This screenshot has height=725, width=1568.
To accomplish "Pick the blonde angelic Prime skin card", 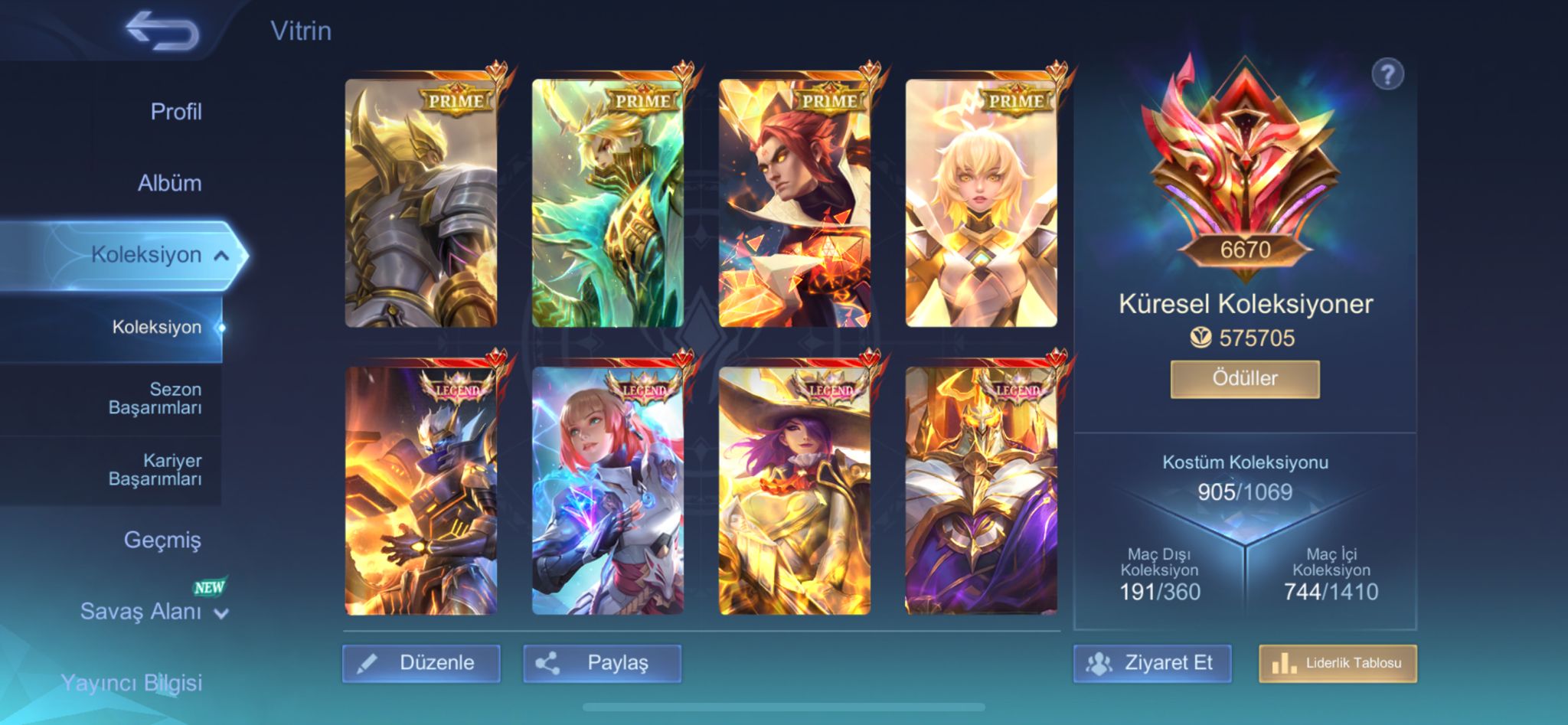I will click(982, 204).
